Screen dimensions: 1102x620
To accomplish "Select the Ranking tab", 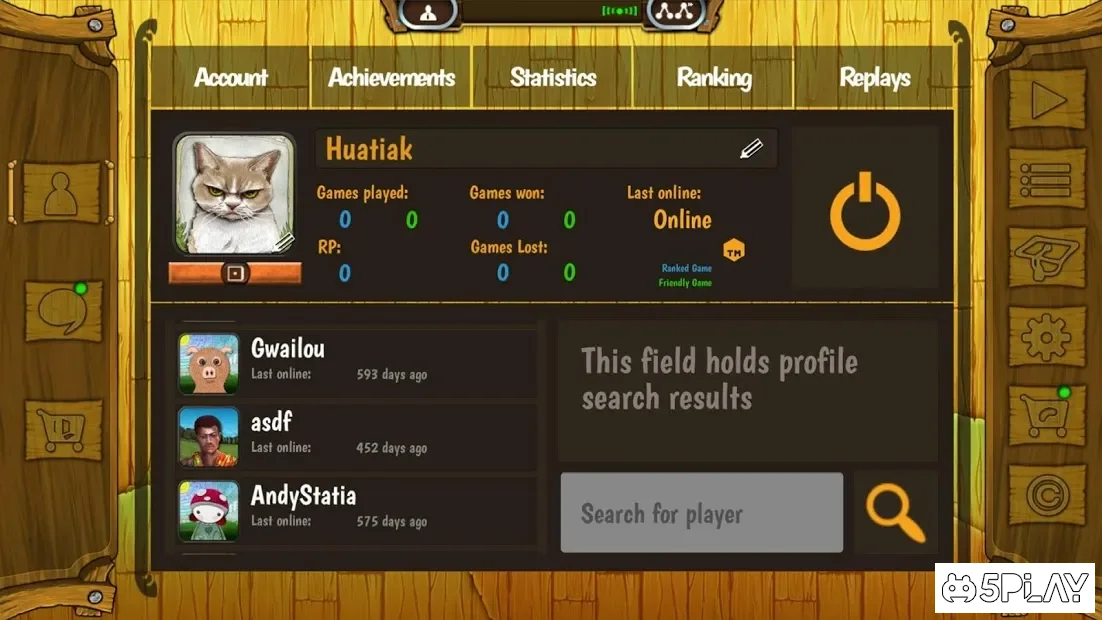I will [x=714, y=78].
